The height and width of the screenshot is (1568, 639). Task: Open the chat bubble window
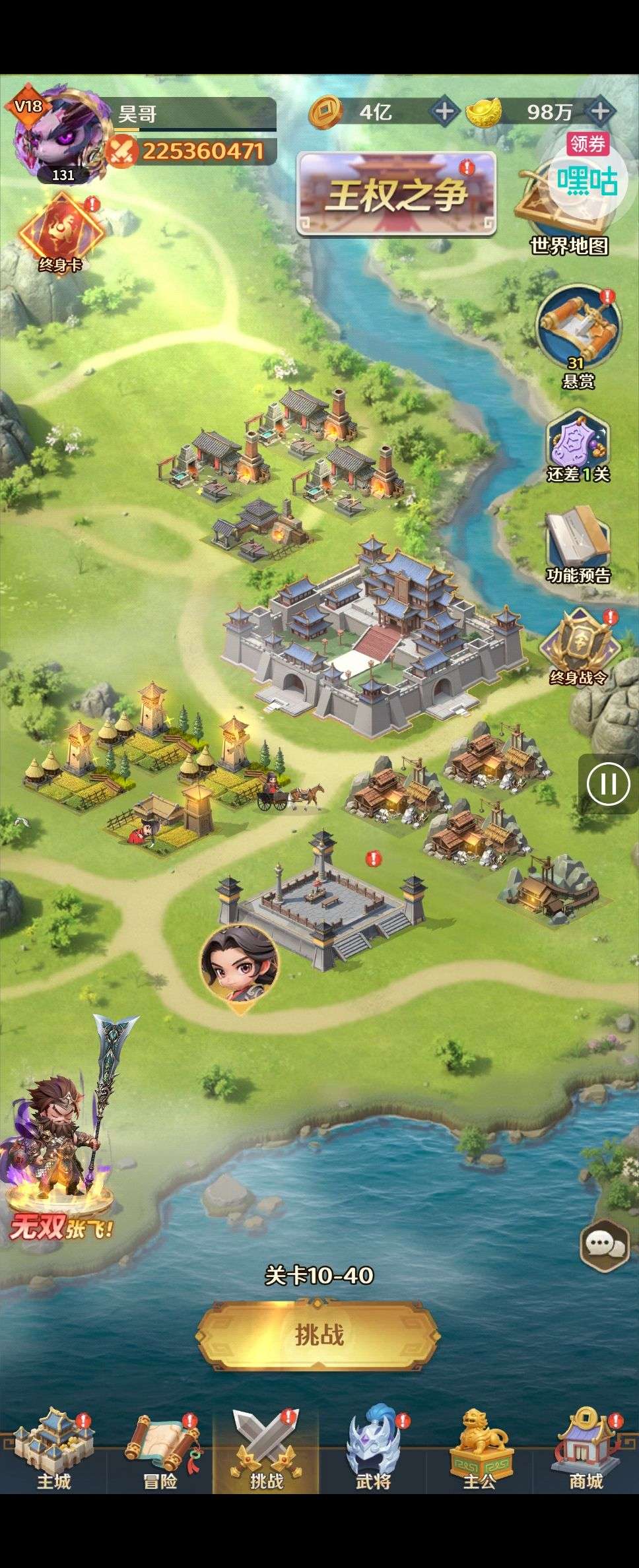(x=603, y=1245)
